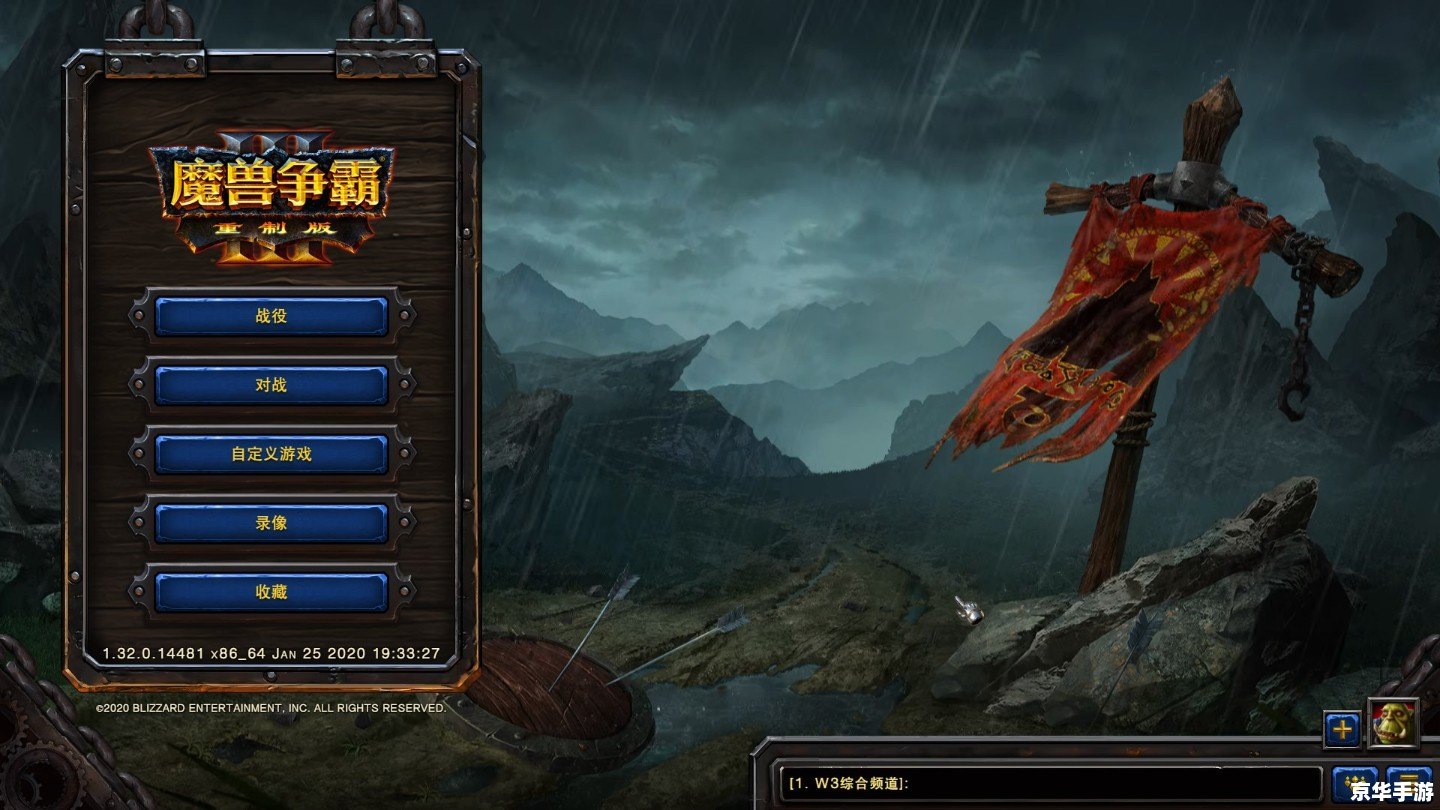Select 战役 from the main menu
The height and width of the screenshot is (810, 1440).
270,316
